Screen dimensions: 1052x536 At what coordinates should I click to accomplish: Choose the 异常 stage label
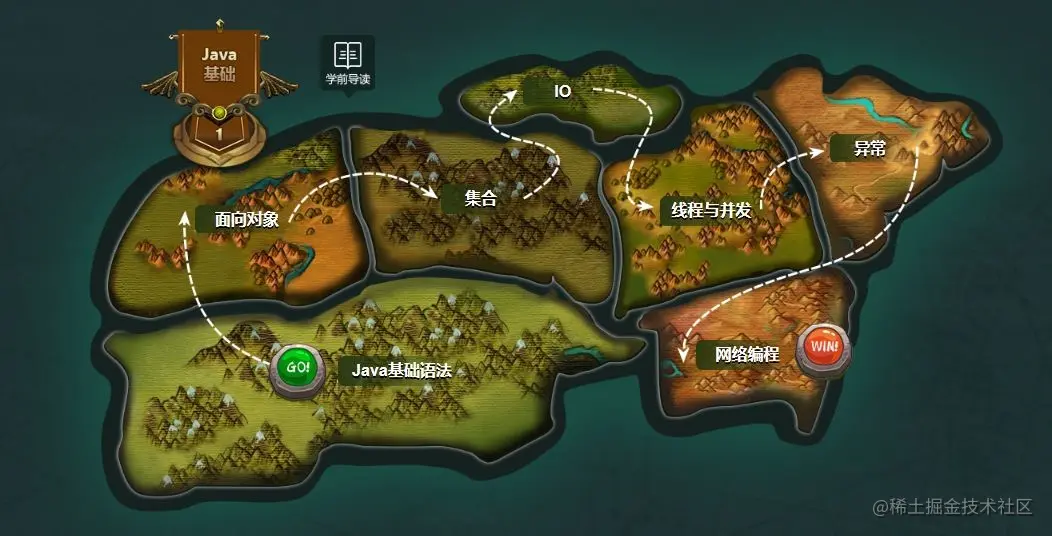(x=870, y=149)
